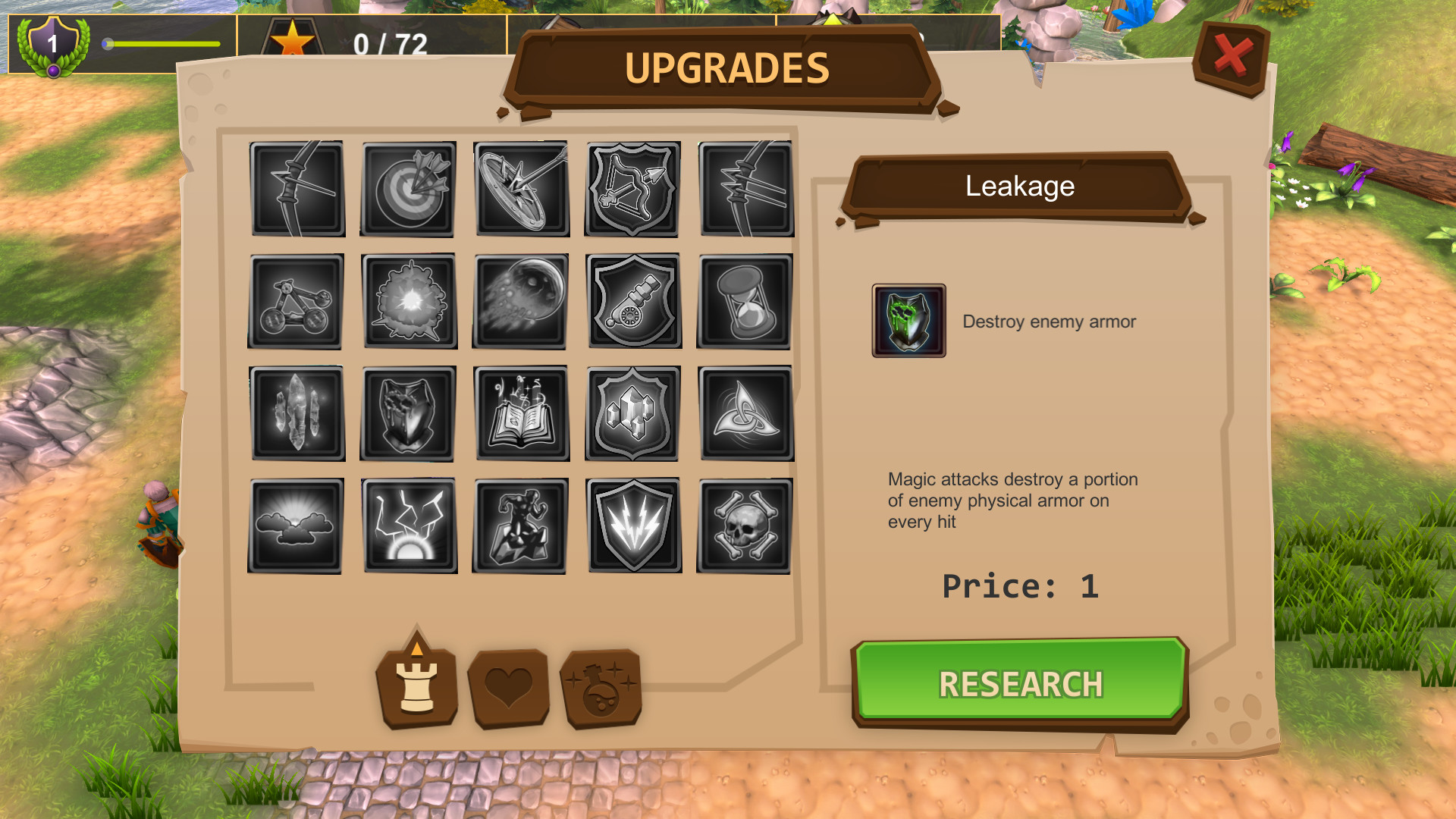Select the bow shield upgrade
1456x819 pixels.
click(633, 189)
